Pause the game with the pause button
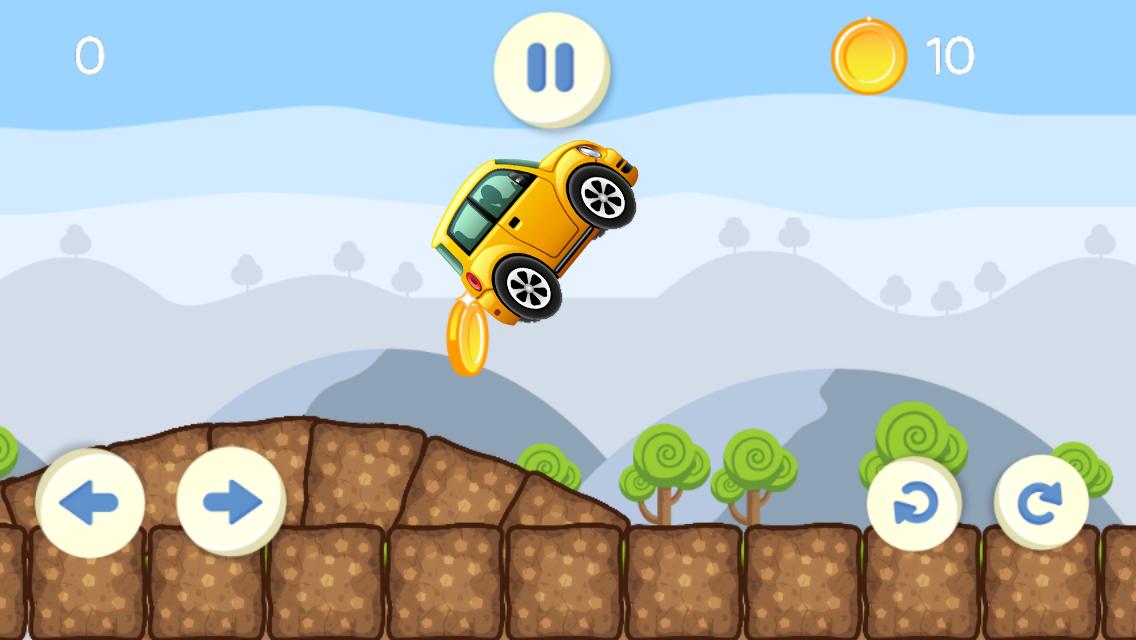The height and width of the screenshot is (640, 1136). click(x=551, y=67)
